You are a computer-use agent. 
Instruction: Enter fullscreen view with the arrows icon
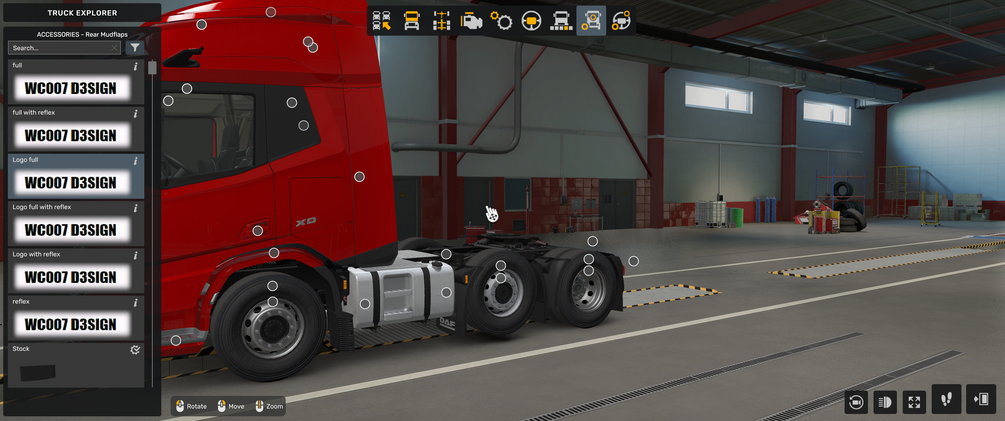914,401
